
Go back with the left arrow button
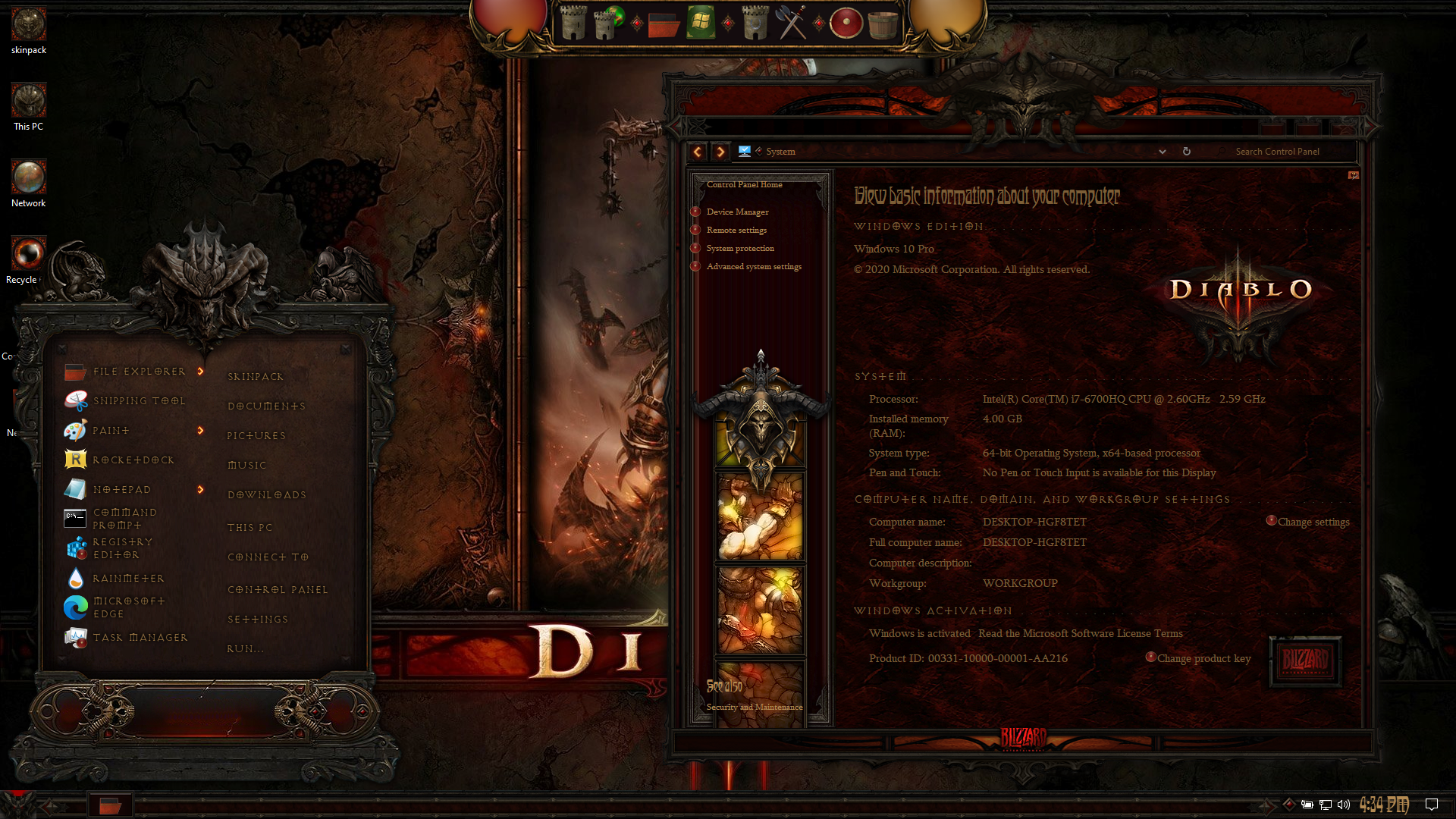(697, 152)
